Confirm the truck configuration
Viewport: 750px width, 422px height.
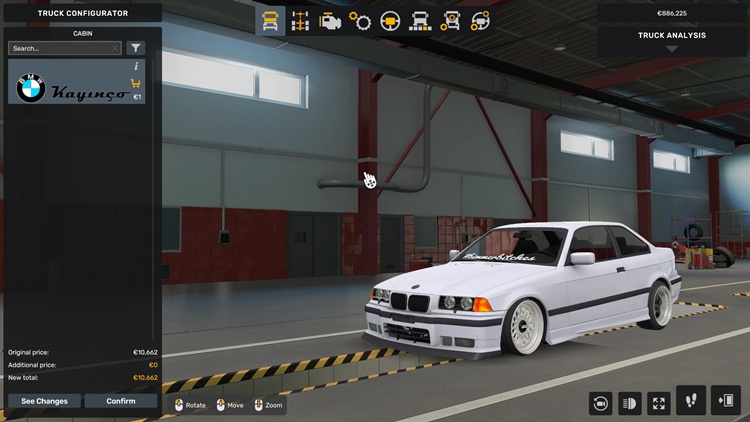(120, 401)
